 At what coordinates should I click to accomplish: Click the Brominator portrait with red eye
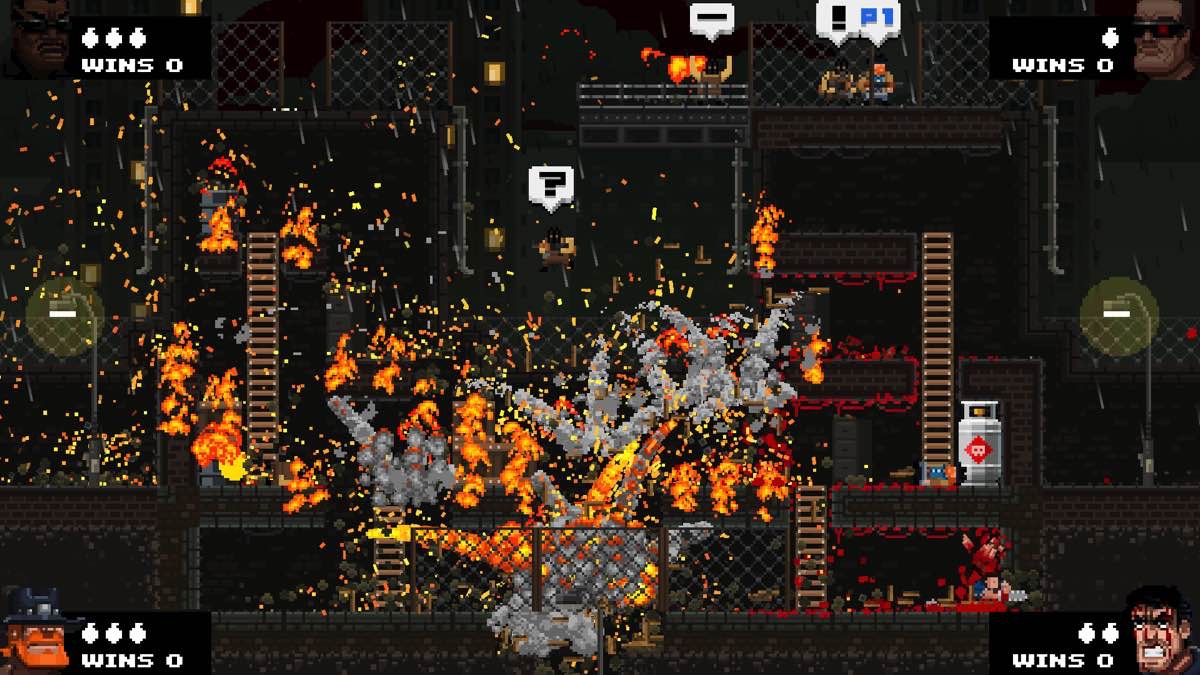(x=1162, y=38)
